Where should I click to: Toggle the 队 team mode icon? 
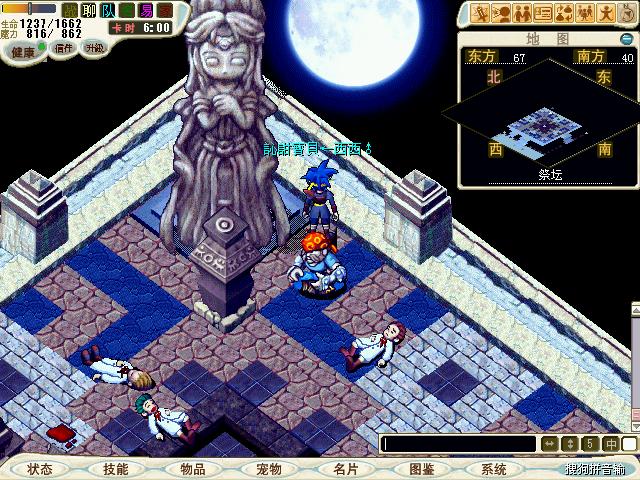click(107, 9)
